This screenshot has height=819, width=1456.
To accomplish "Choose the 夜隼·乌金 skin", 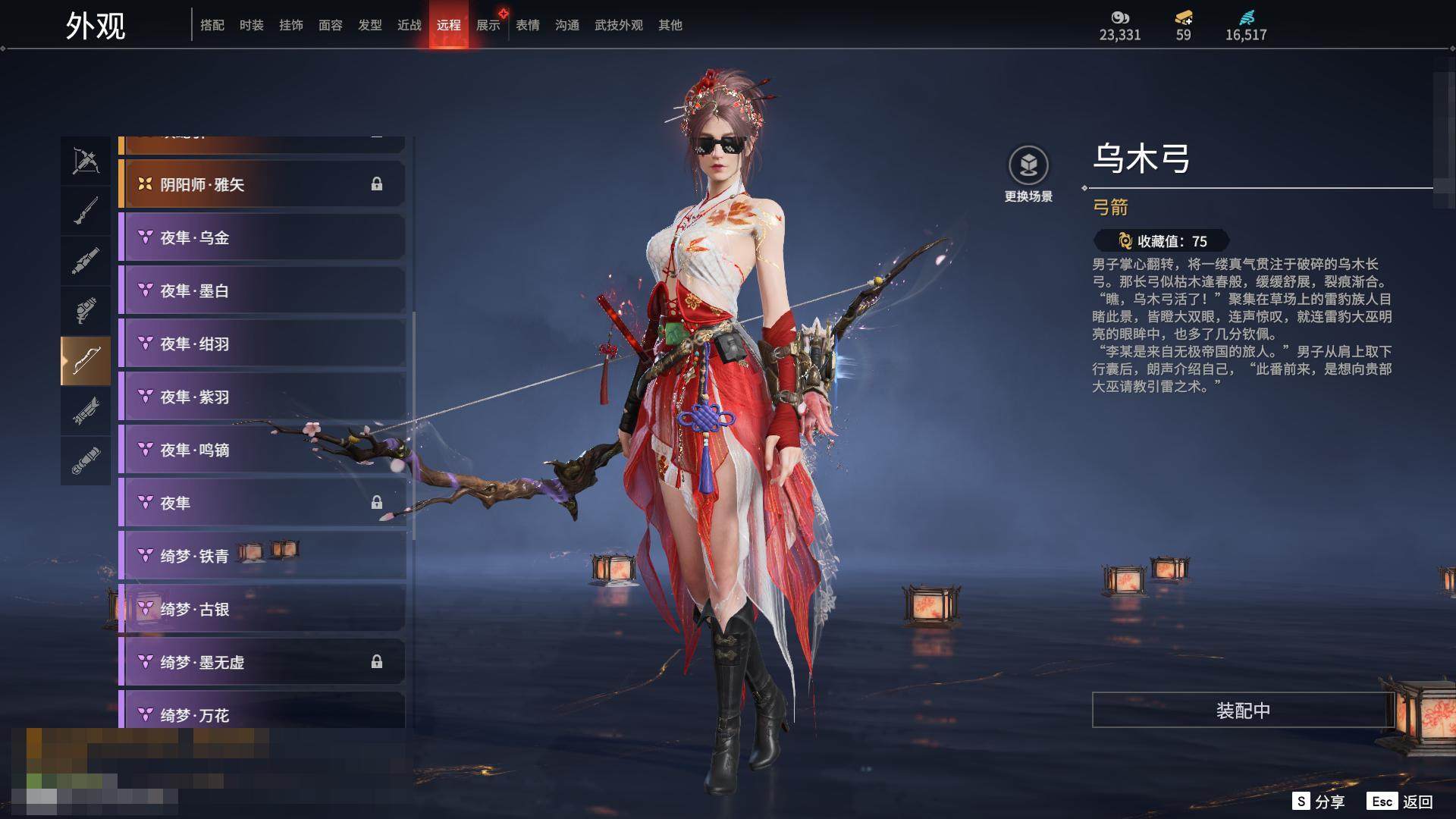I will (x=262, y=237).
